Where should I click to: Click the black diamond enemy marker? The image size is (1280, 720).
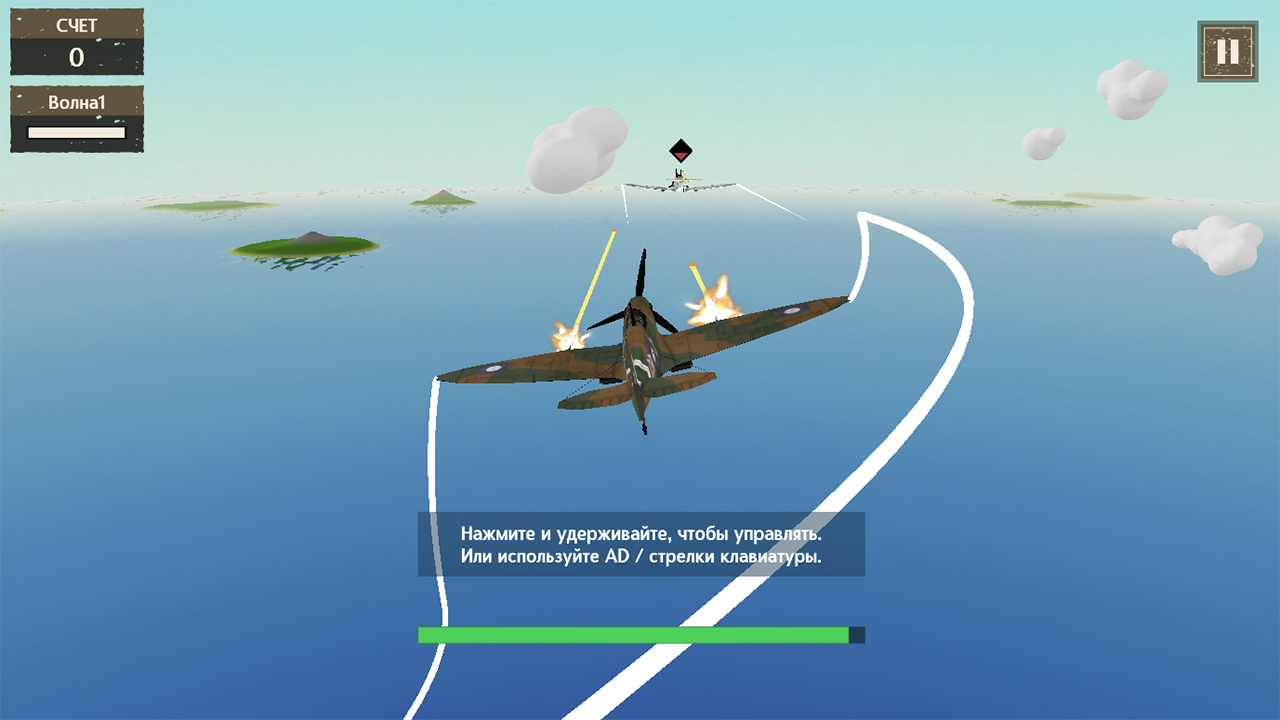[680, 152]
